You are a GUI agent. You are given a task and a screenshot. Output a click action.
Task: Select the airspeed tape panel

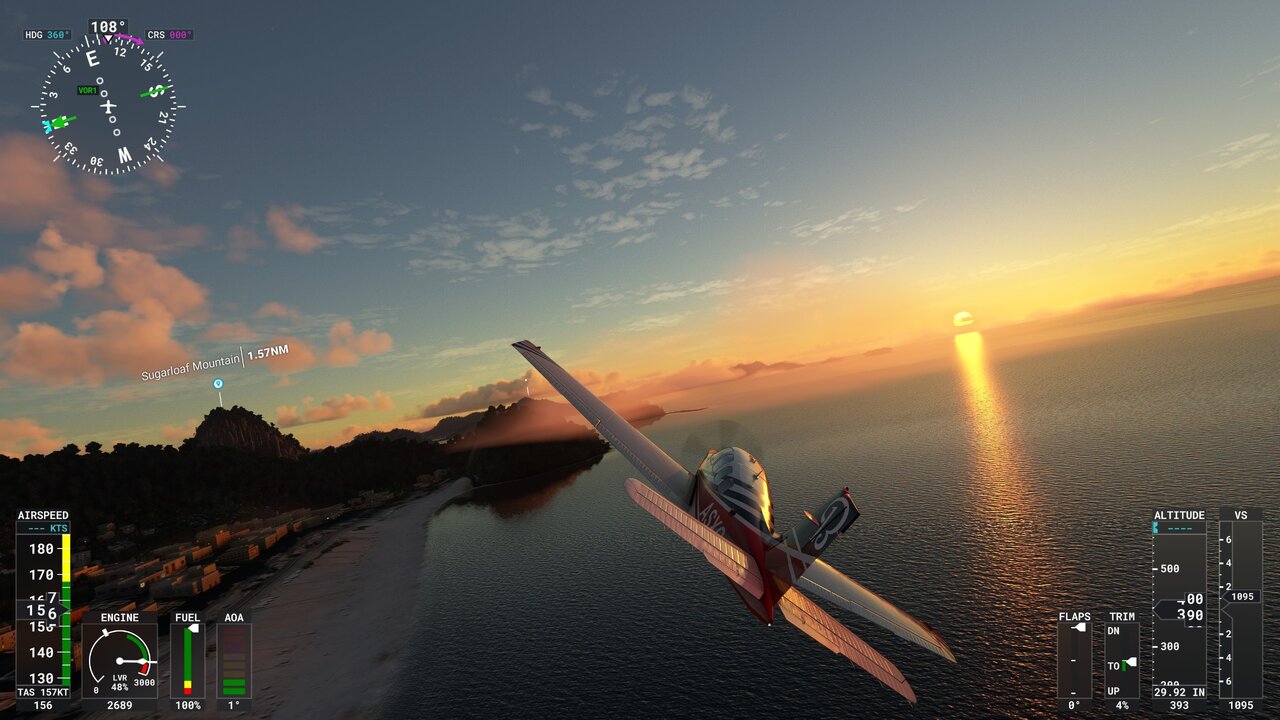tap(43, 608)
